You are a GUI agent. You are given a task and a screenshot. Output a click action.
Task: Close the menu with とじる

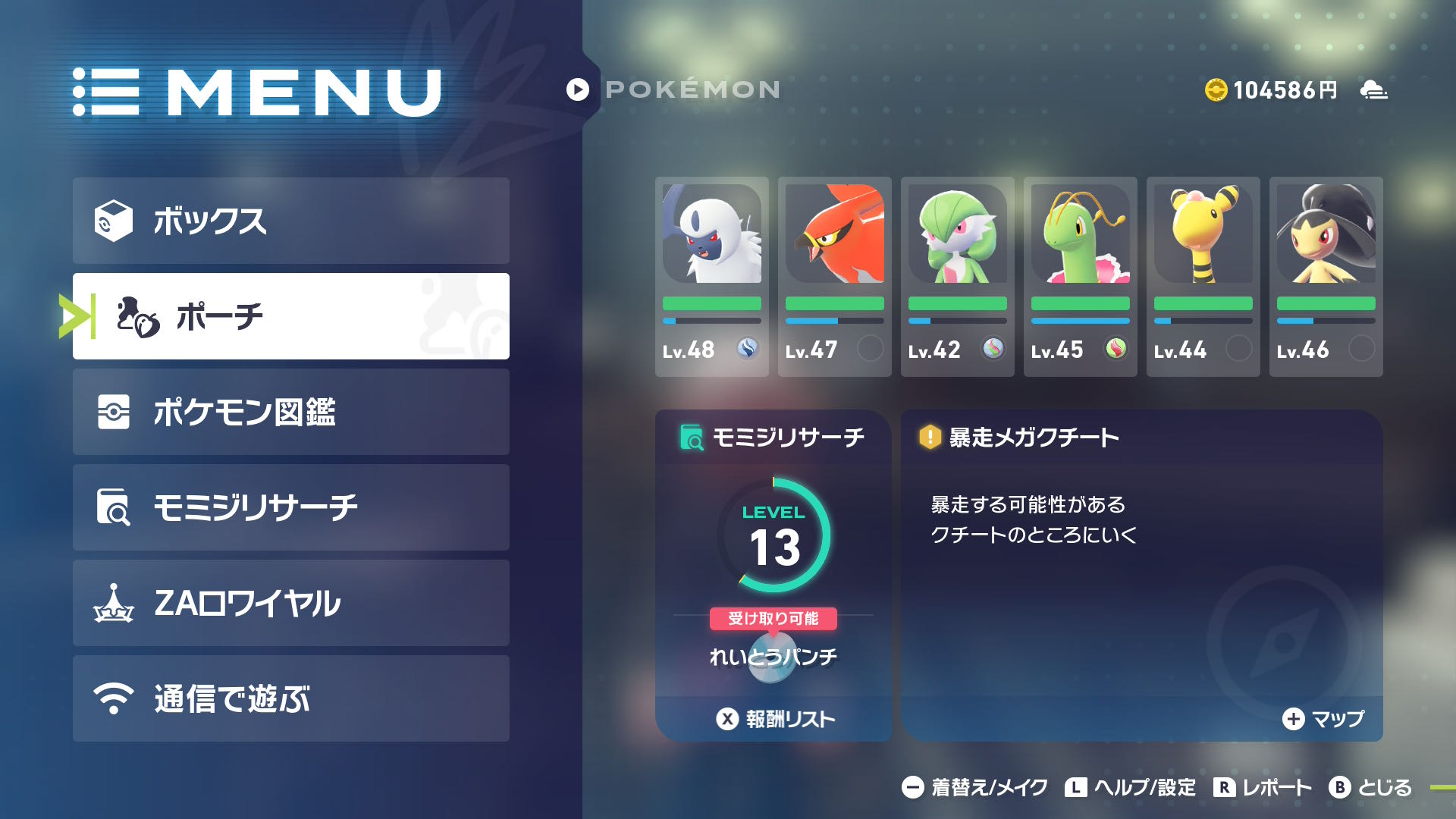(x=1370, y=788)
